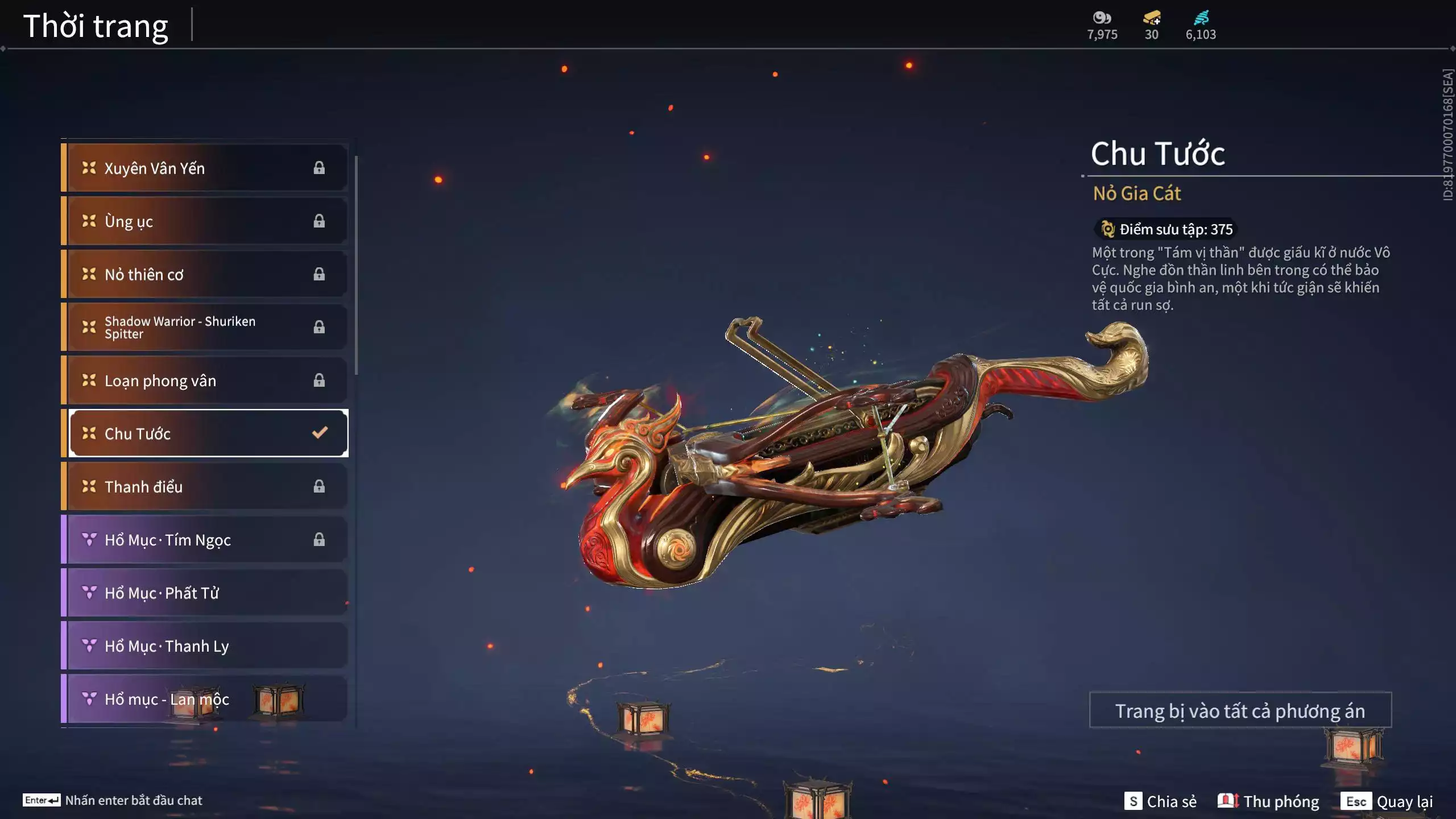Click the teal feather currency icon

coord(1201,18)
